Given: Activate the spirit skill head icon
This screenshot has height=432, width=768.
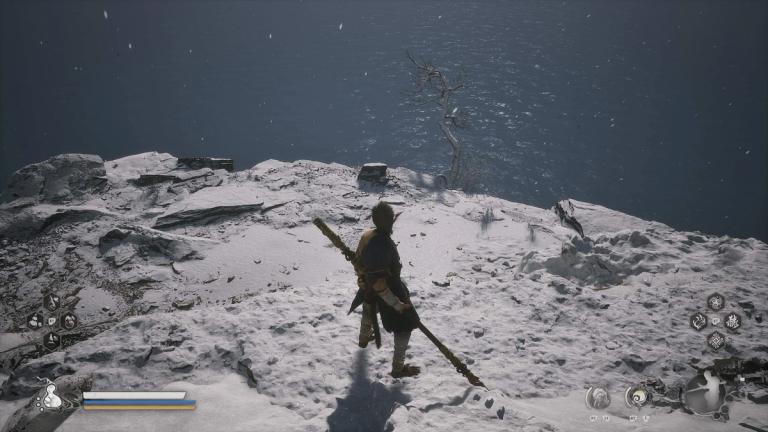Looking at the screenshot, I should click(x=597, y=396).
